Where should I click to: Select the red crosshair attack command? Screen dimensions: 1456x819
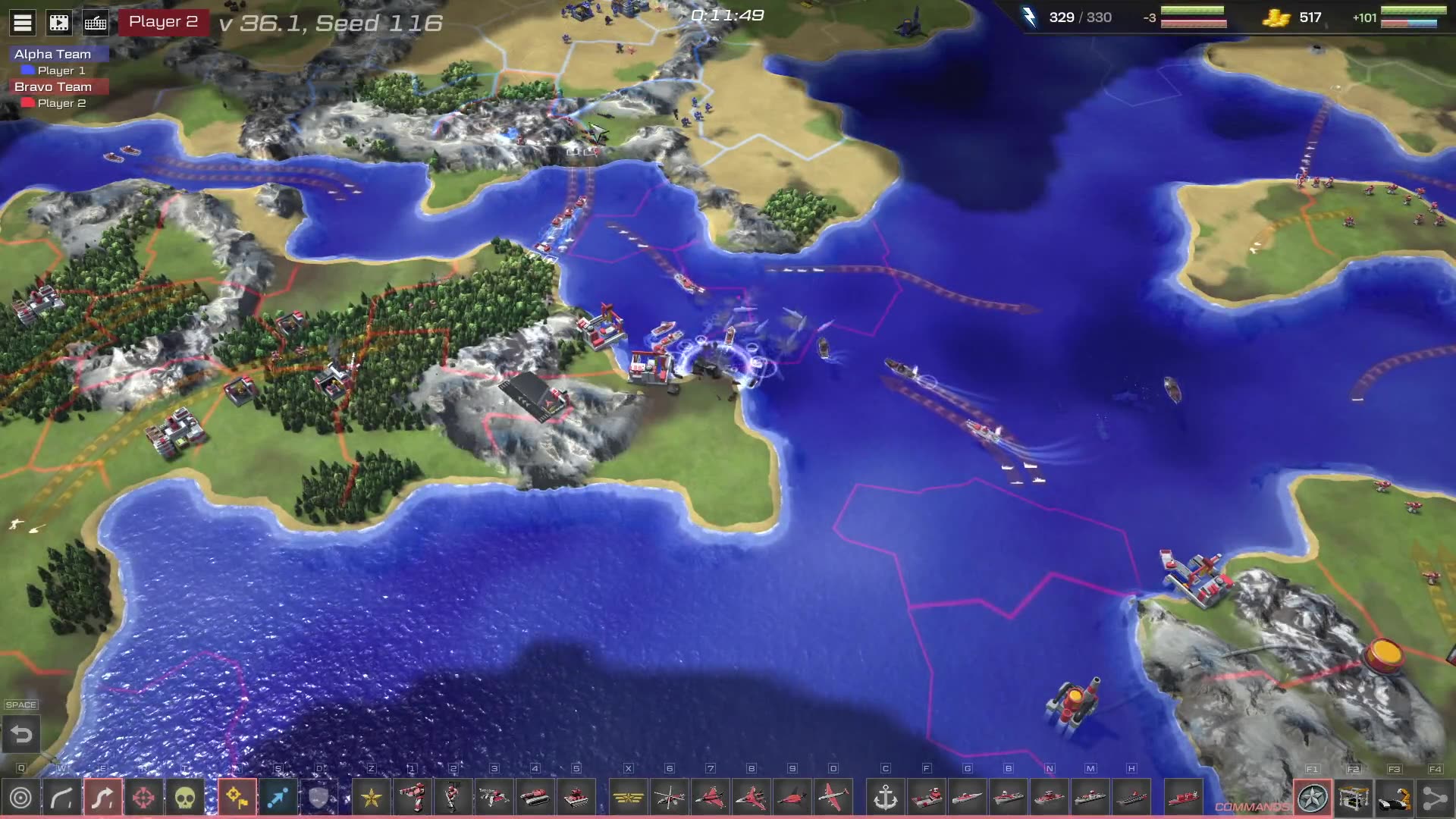tap(144, 798)
